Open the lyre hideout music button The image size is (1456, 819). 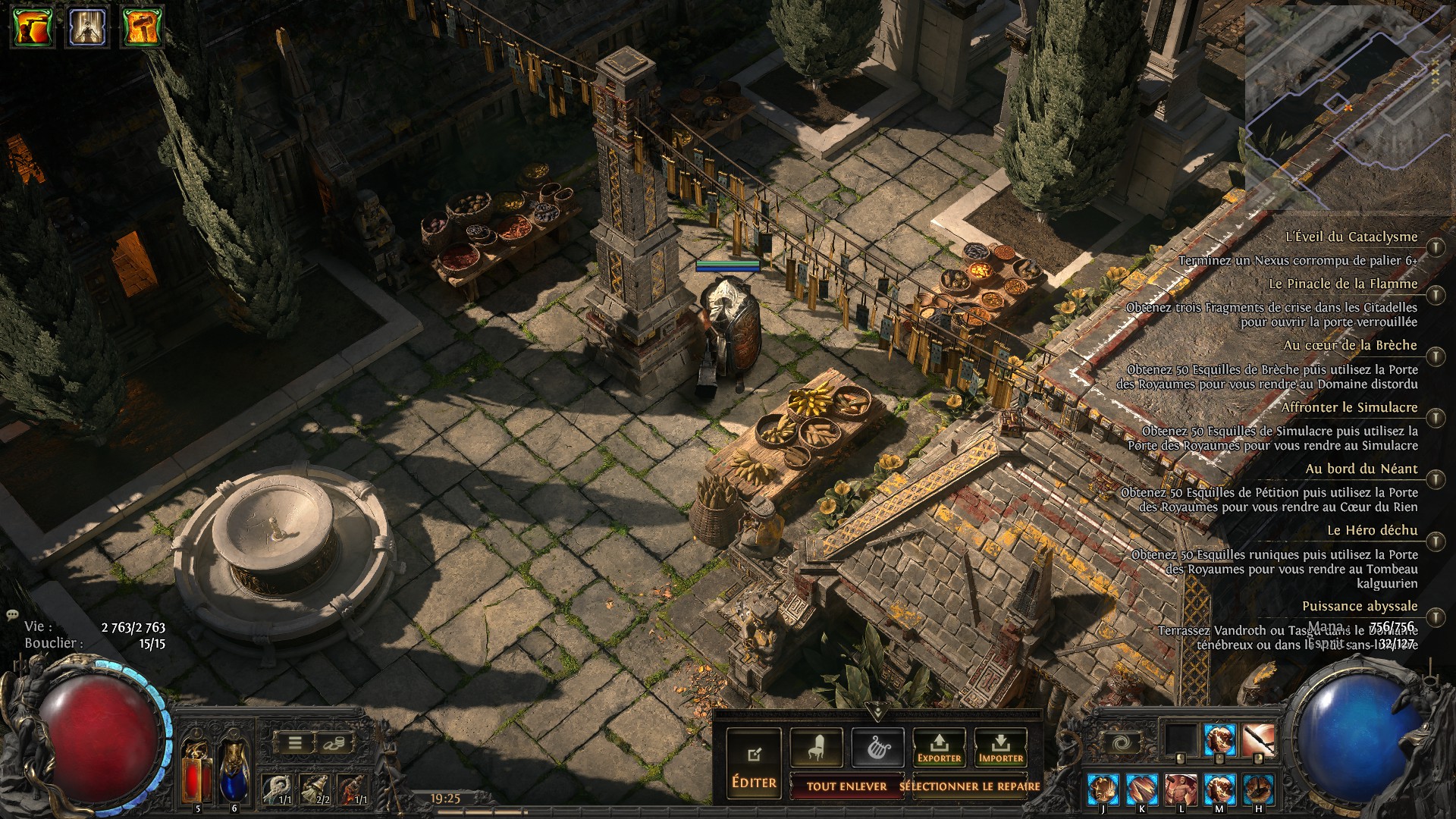tap(877, 748)
